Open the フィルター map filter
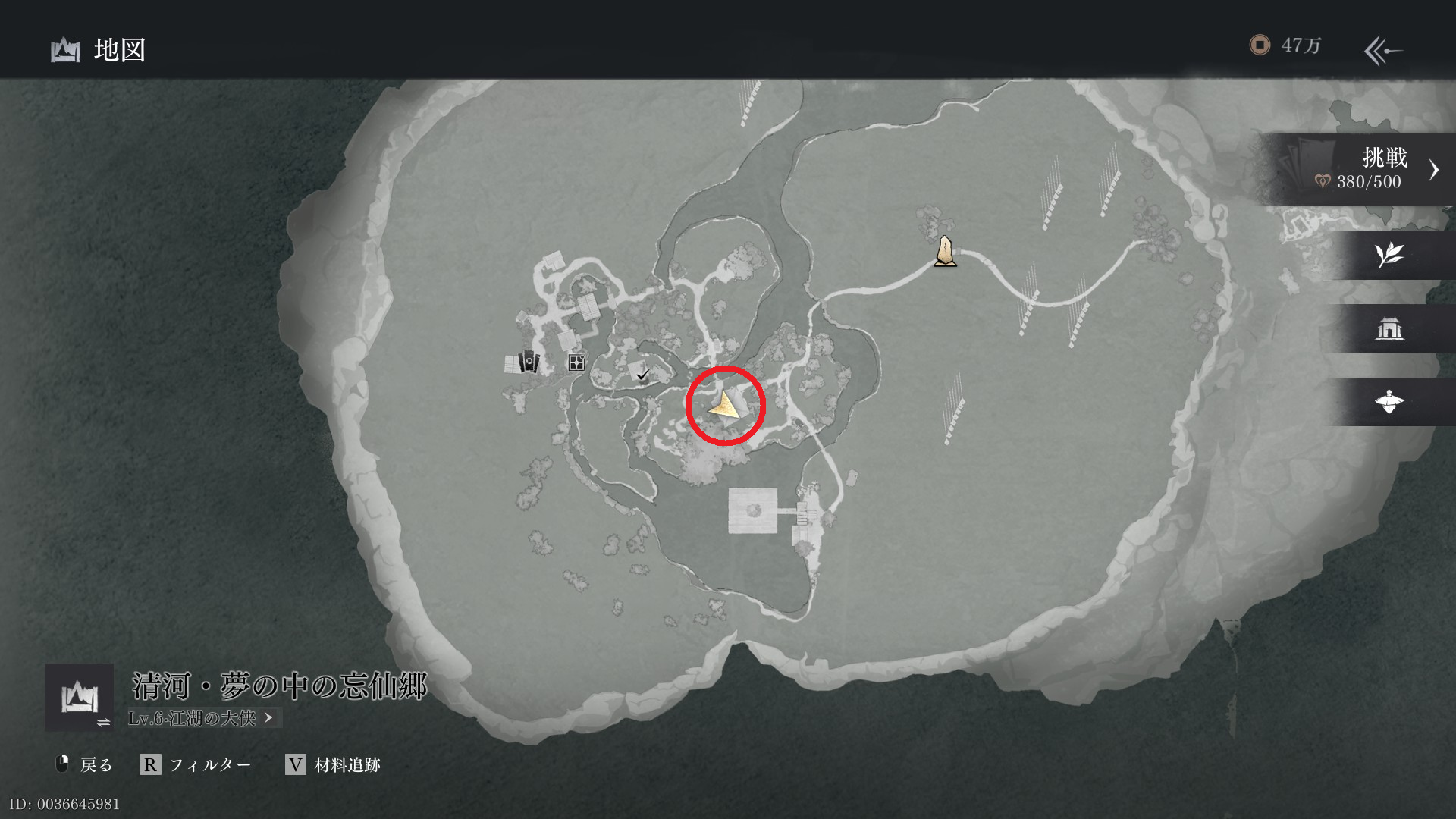Image resolution: width=1456 pixels, height=819 pixels. click(x=196, y=764)
